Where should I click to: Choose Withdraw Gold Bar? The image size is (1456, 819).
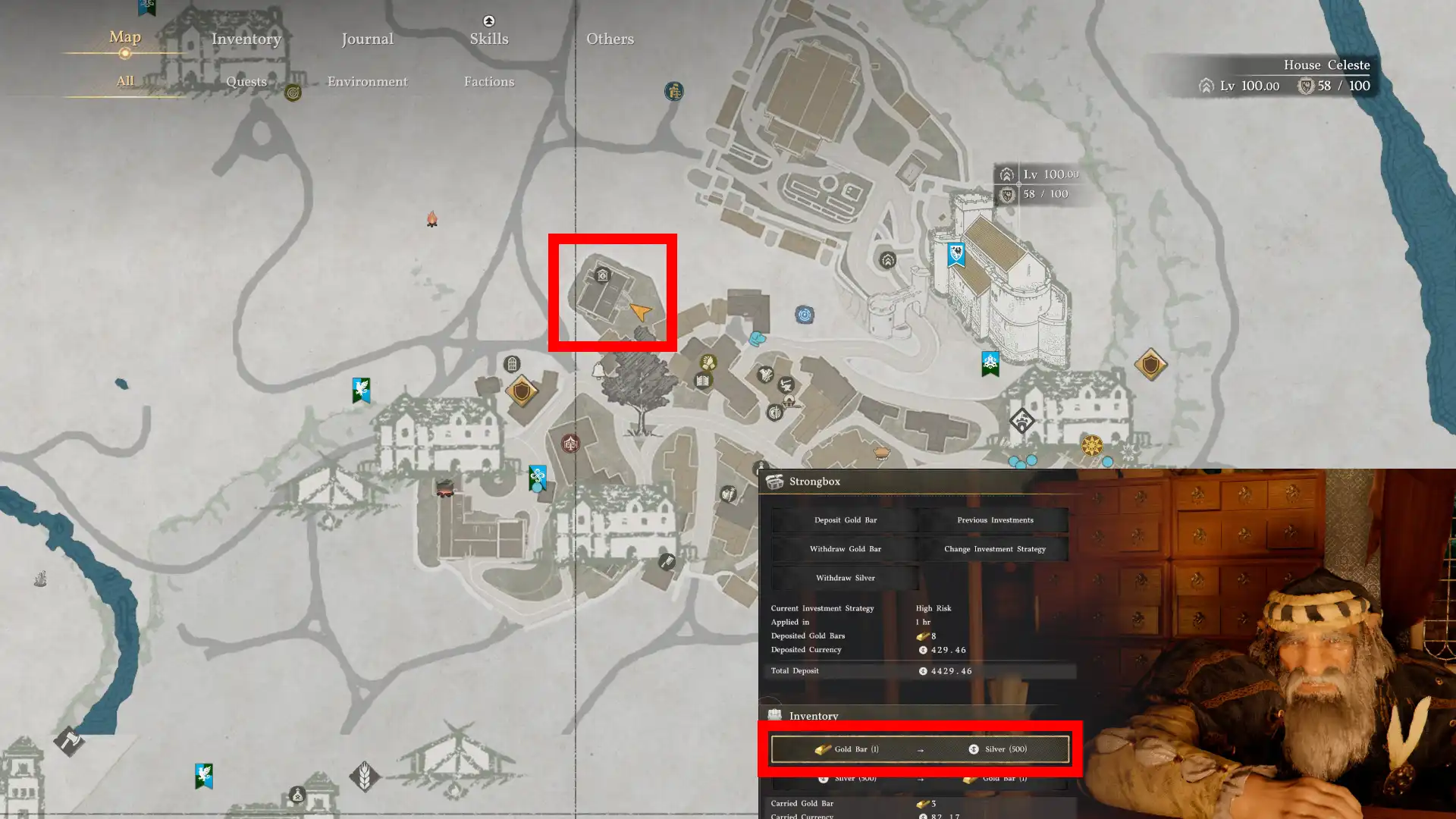pos(845,549)
